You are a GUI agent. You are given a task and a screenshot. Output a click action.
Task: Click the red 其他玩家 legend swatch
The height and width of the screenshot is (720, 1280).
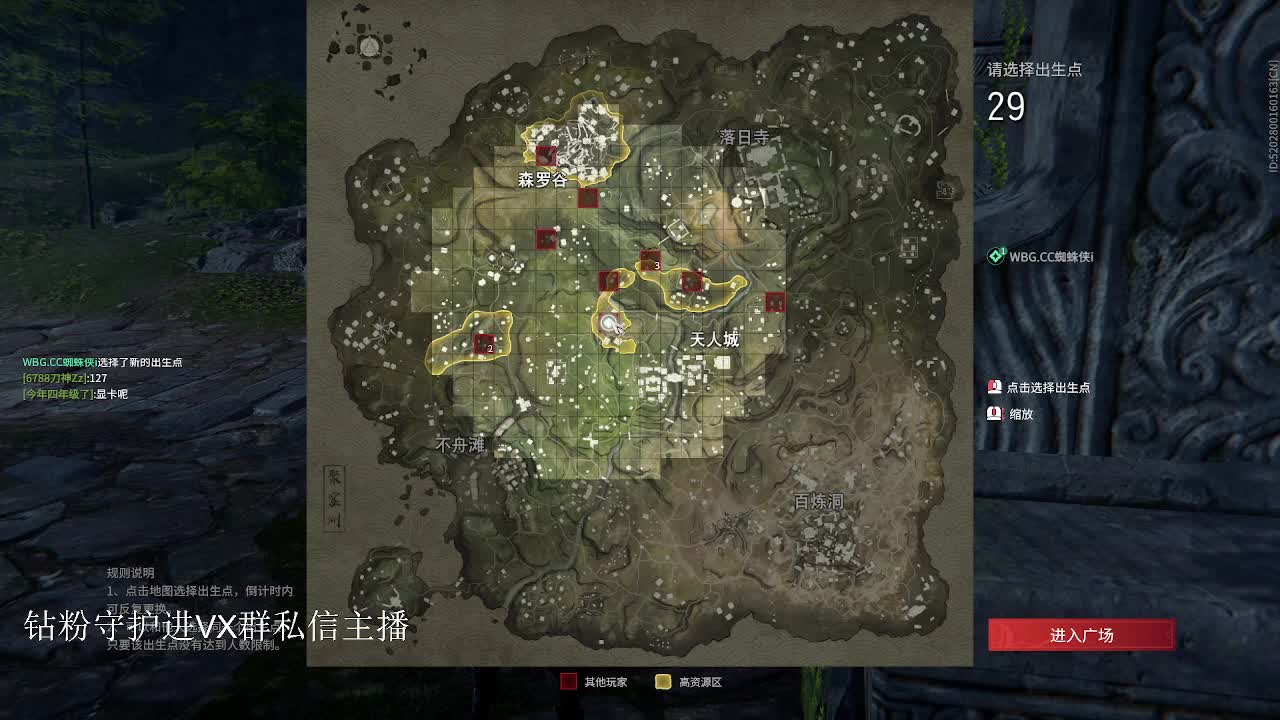(x=567, y=678)
